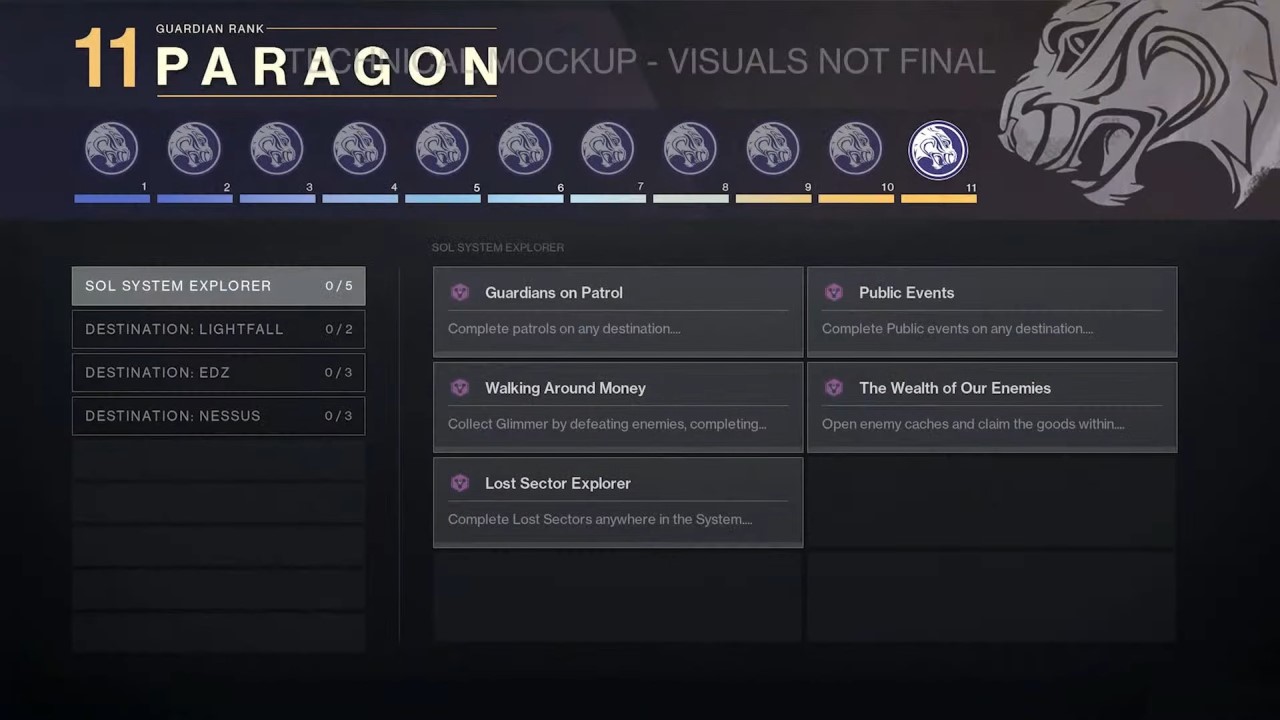Open the Guardians on Patrol objective card
The width and height of the screenshot is (1280, 720).
pos(617,311)
